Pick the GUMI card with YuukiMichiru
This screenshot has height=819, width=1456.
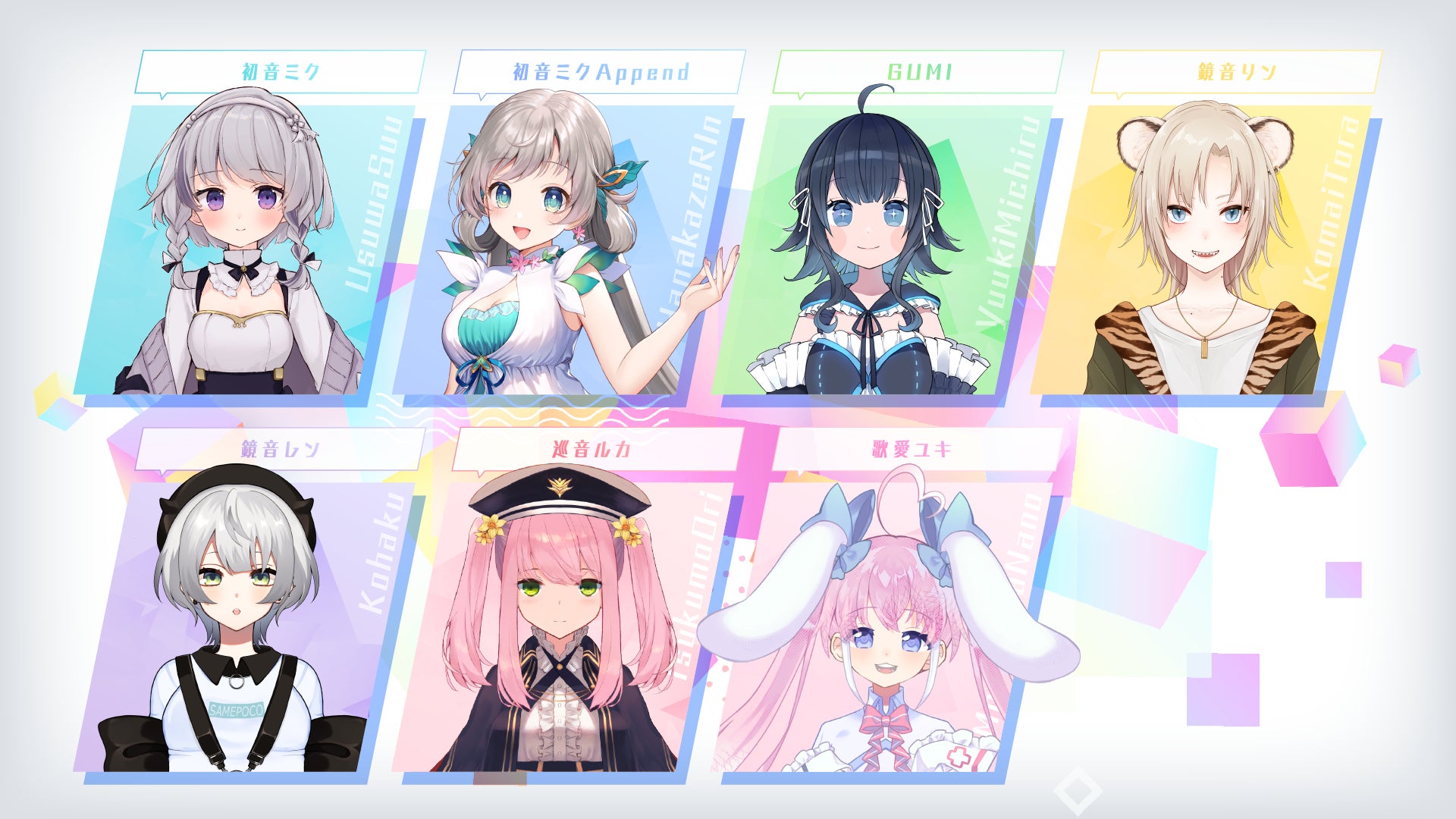coord(883,250)
